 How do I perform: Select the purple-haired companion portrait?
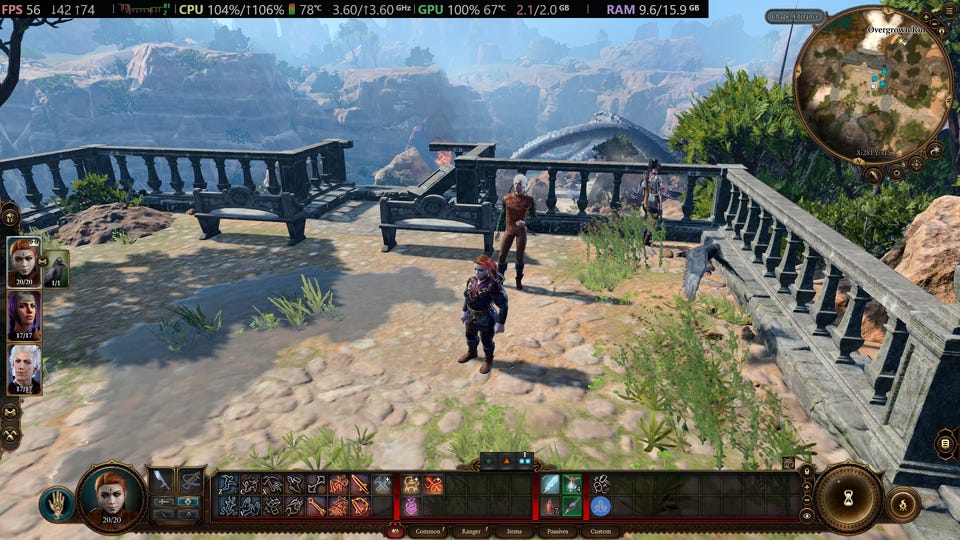(24, 316)
